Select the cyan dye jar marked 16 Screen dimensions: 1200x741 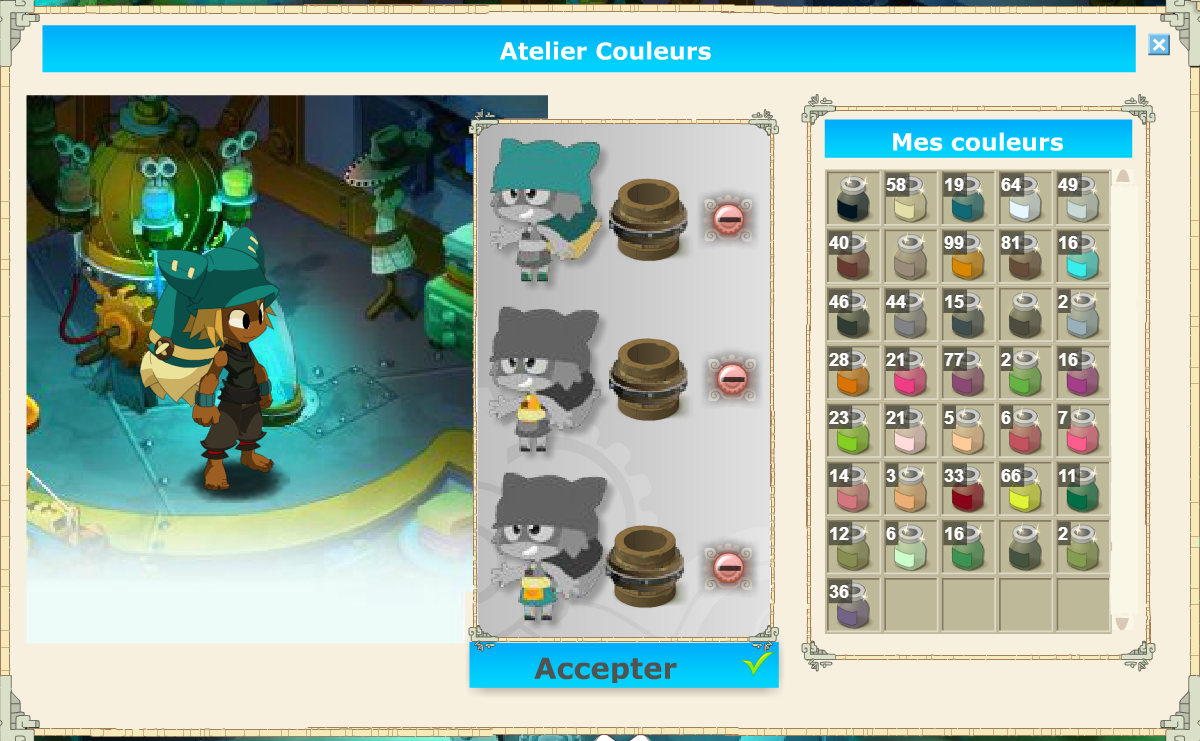[x=1083, y=257]
